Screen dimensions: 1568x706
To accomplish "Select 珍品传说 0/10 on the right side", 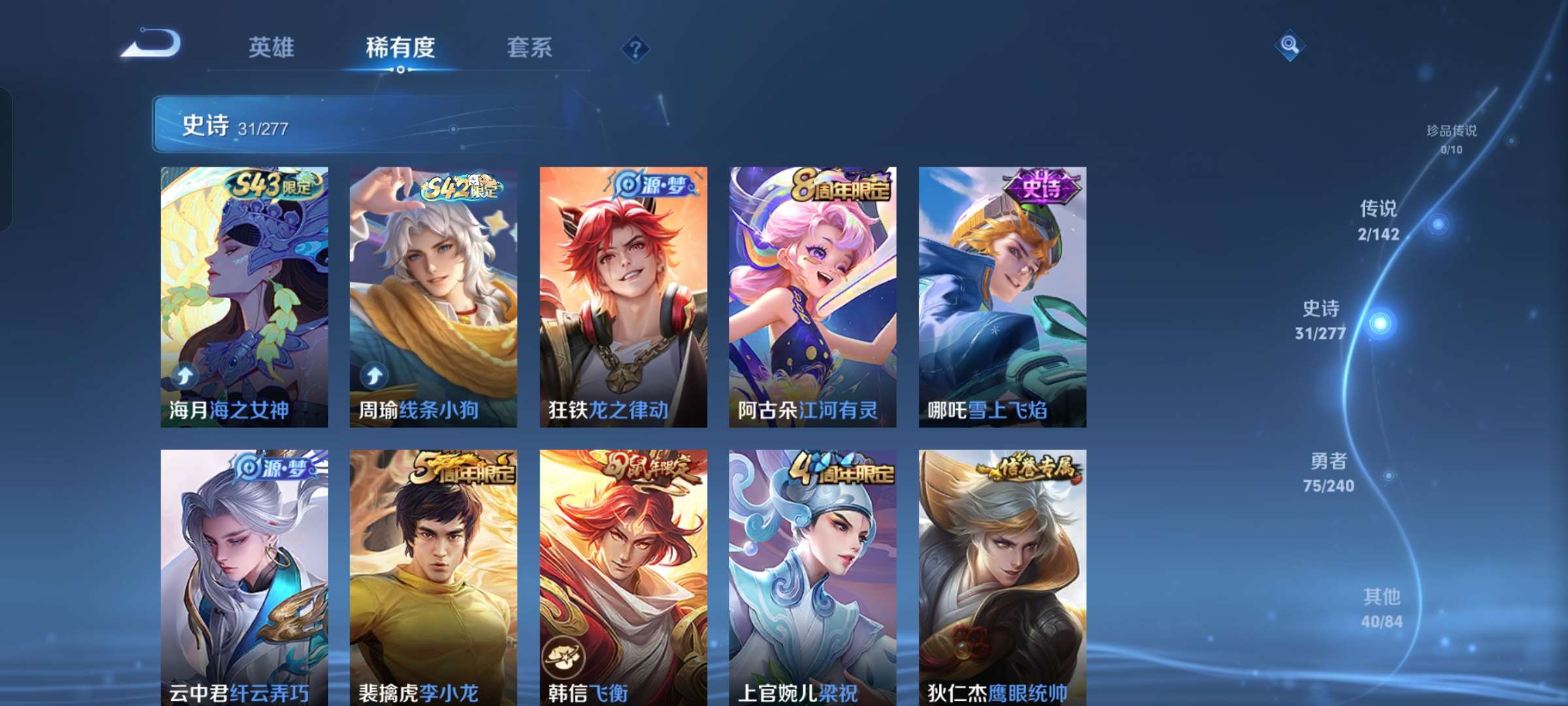I will click(x=1452, y=136).
